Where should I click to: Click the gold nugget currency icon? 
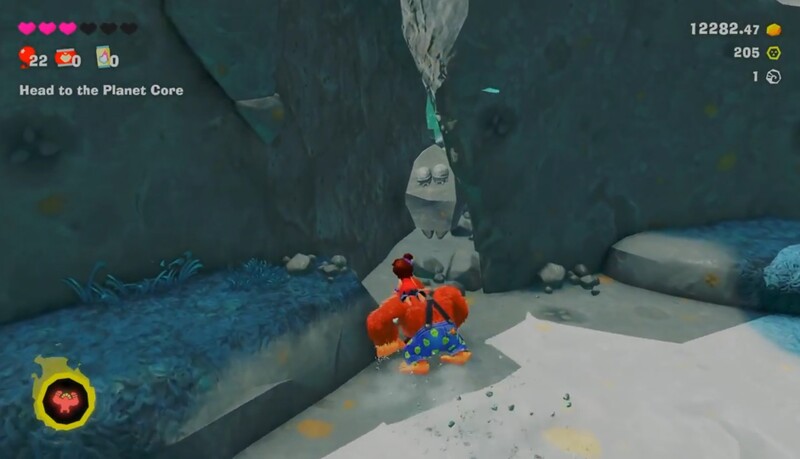pyautogui.click(x=773, y=29)
